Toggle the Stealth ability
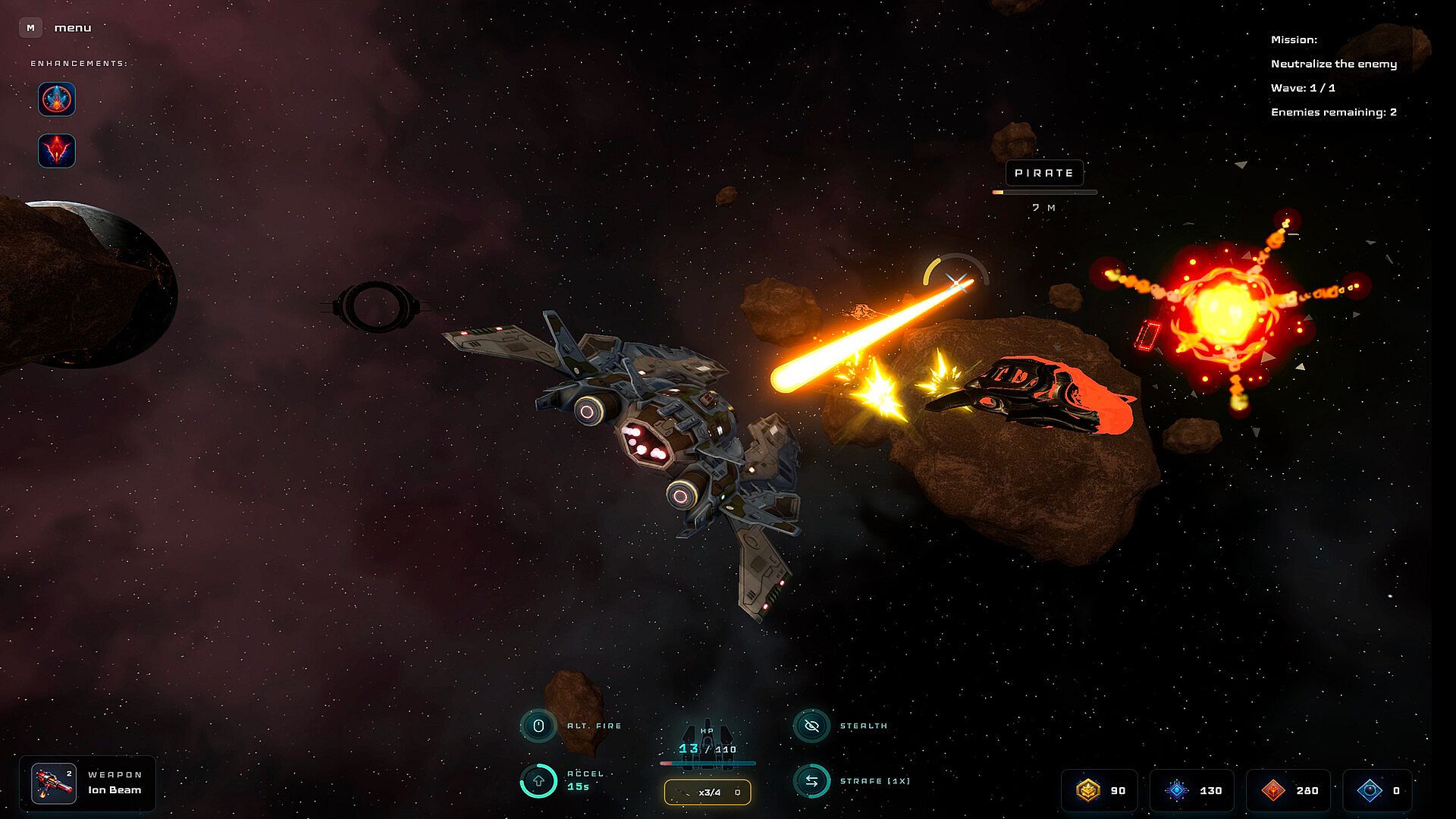1456x819 pixels. click(x=811, y=726)
